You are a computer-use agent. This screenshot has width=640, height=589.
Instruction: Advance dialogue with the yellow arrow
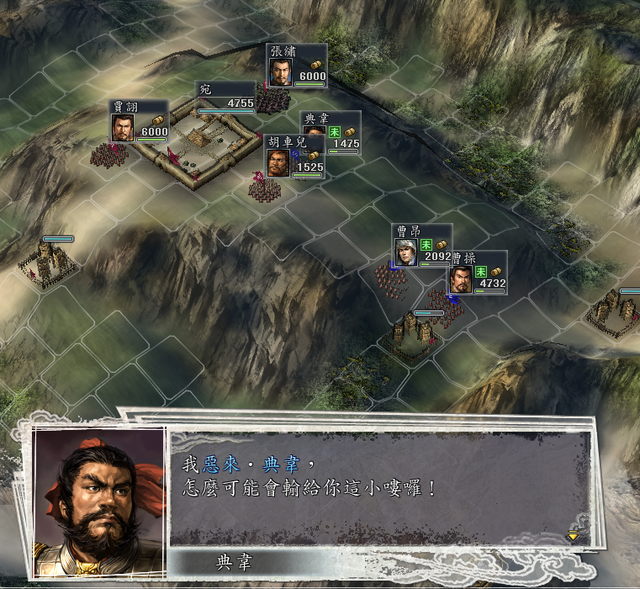(x=572, y=536)
